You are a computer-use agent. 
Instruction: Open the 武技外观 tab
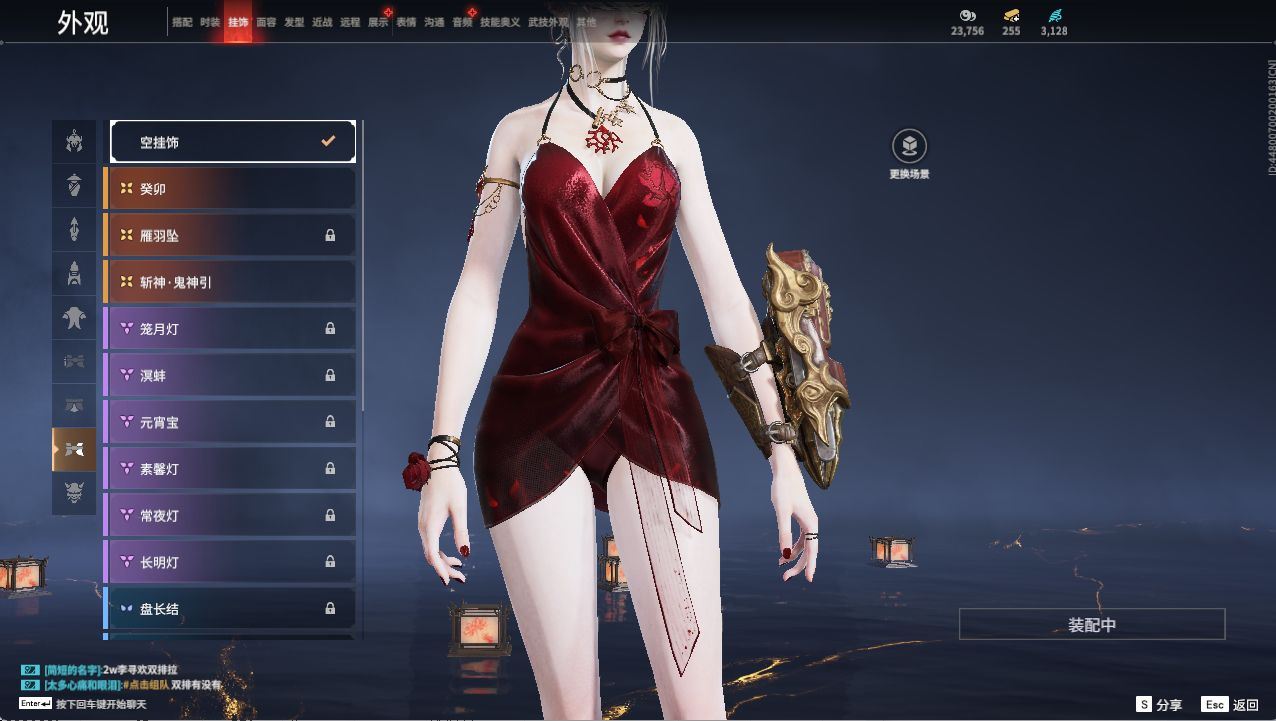click(548, 22)
